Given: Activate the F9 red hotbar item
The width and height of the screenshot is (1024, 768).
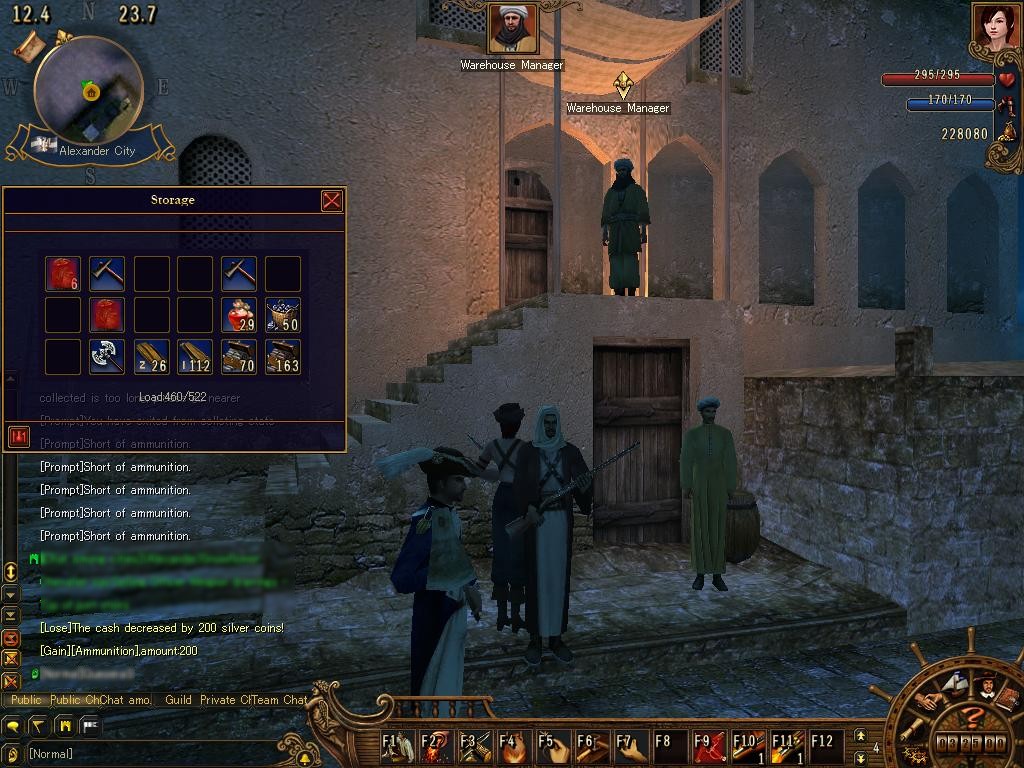Looking at the screenshot, I should coord(707,746).
